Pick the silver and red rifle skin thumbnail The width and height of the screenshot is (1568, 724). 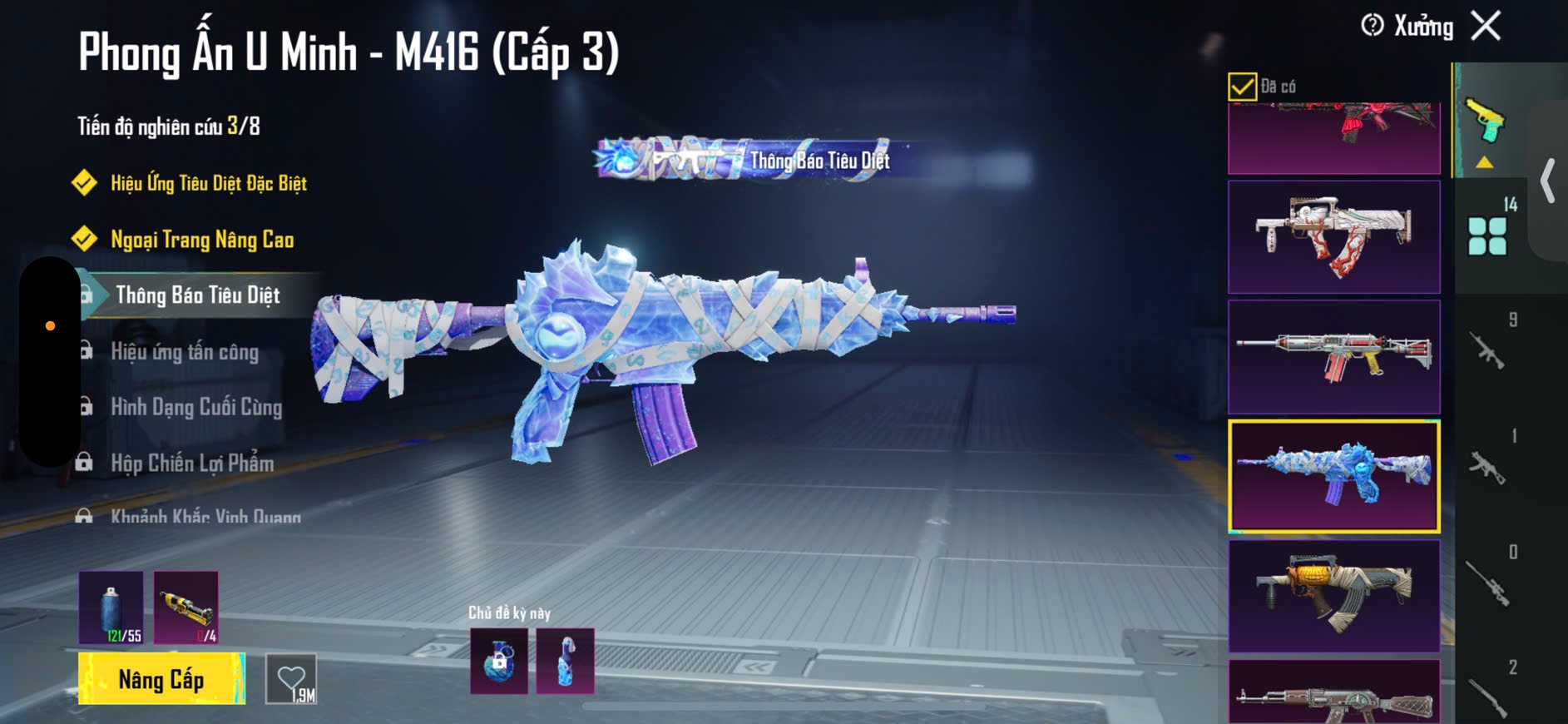tap(1333, 357)
